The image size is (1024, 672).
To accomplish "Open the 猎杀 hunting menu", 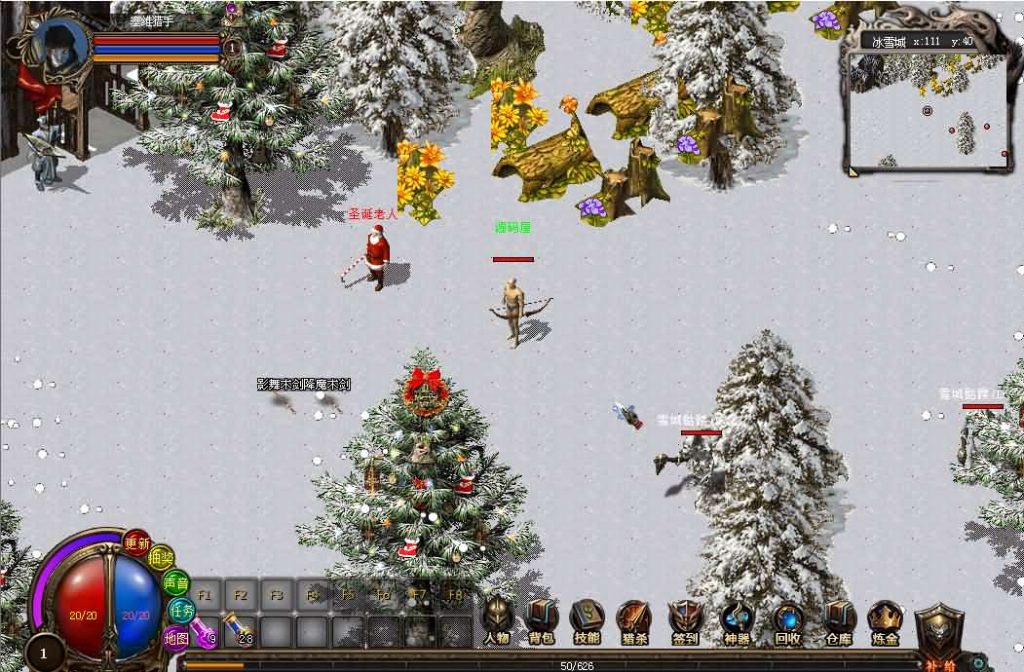I will [633, 620].
